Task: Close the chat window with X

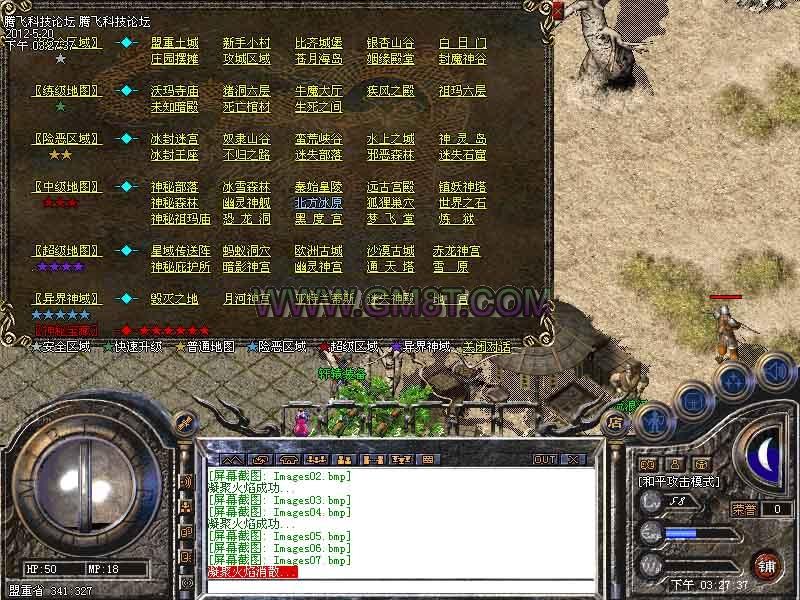Action: pyautogui.click(x=573, y=459)
